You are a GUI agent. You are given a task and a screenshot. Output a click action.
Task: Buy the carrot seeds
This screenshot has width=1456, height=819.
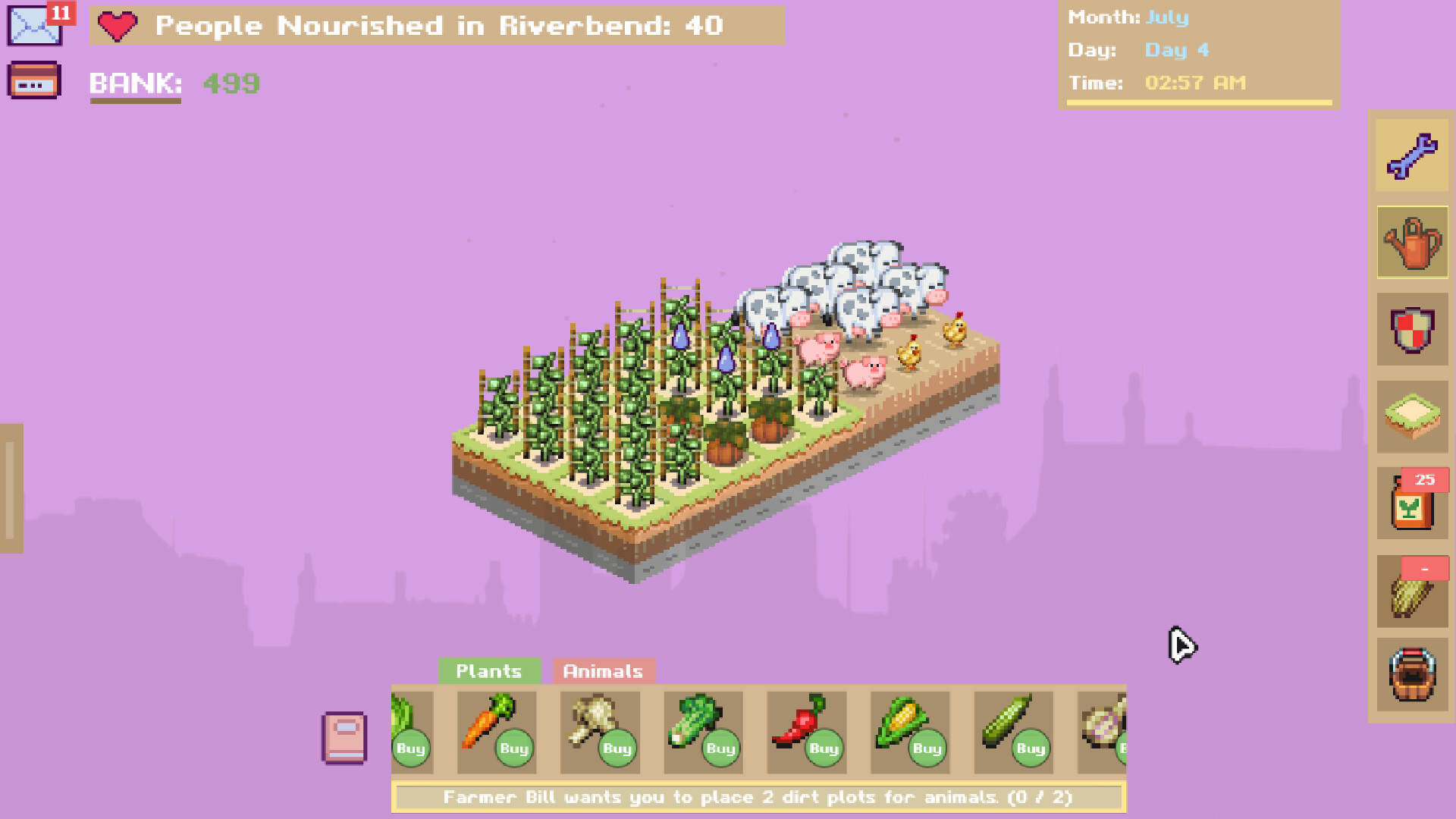514,748
